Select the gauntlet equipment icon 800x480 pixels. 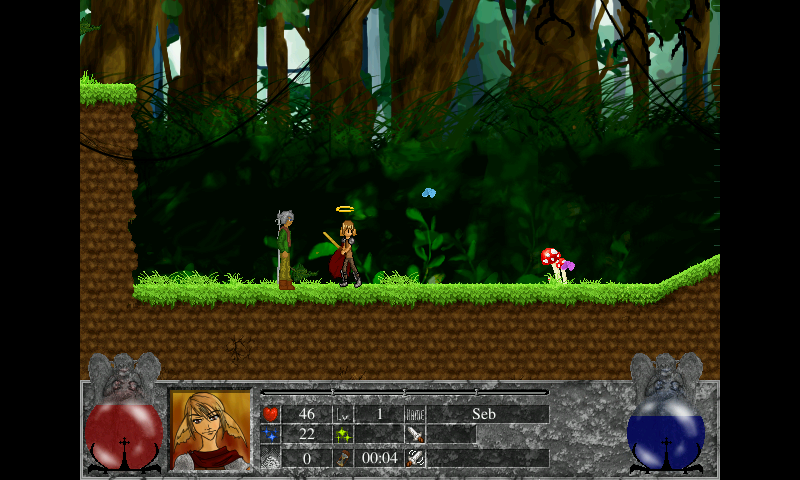pos(415,457)
